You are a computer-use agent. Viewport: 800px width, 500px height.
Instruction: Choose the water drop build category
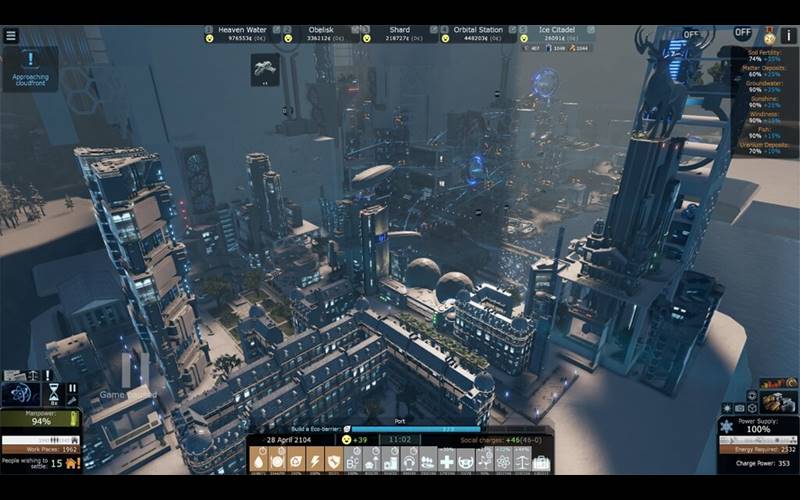pos(259,461)
